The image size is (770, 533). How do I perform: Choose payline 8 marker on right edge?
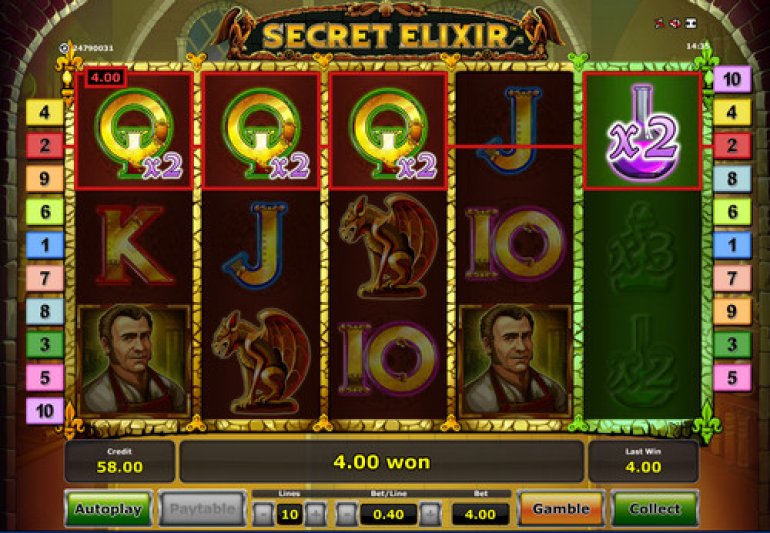731,179
